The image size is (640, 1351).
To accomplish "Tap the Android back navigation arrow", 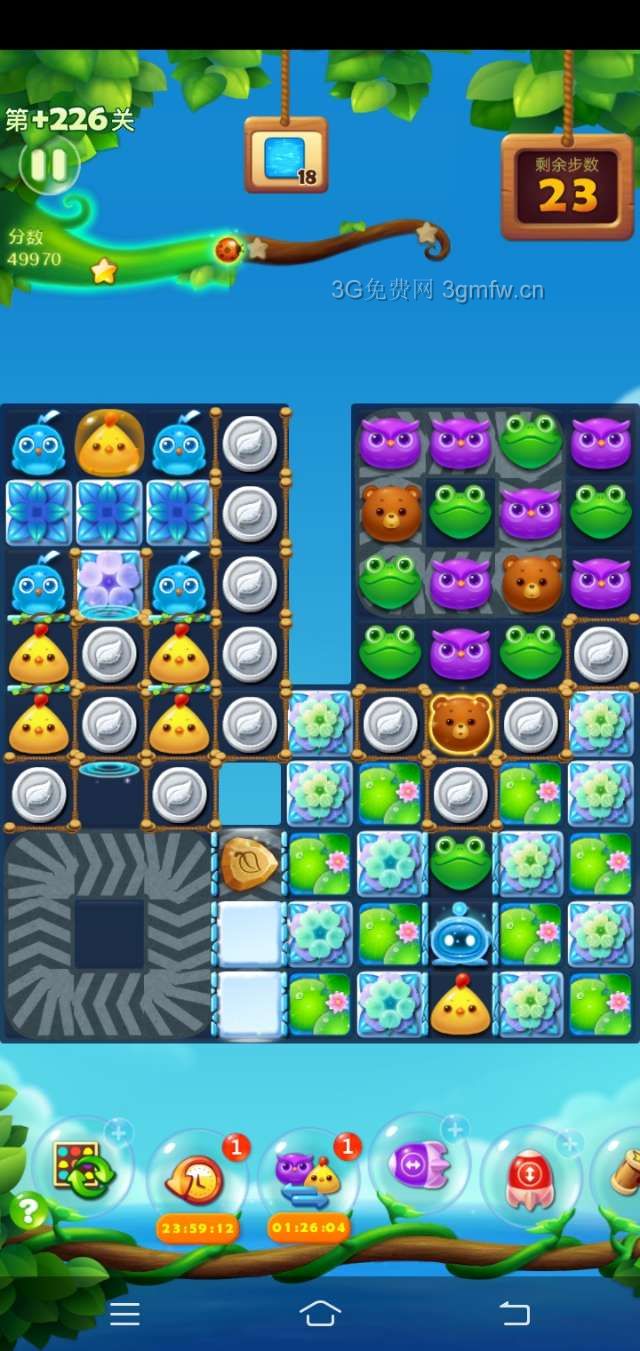I will point(514,1314).
